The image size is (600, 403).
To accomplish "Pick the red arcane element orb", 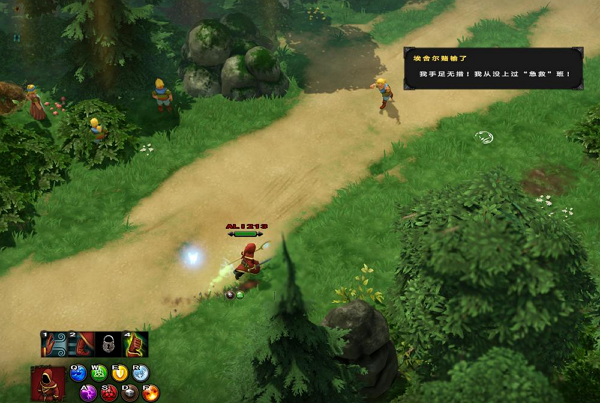I will click(x=110, y=393).
